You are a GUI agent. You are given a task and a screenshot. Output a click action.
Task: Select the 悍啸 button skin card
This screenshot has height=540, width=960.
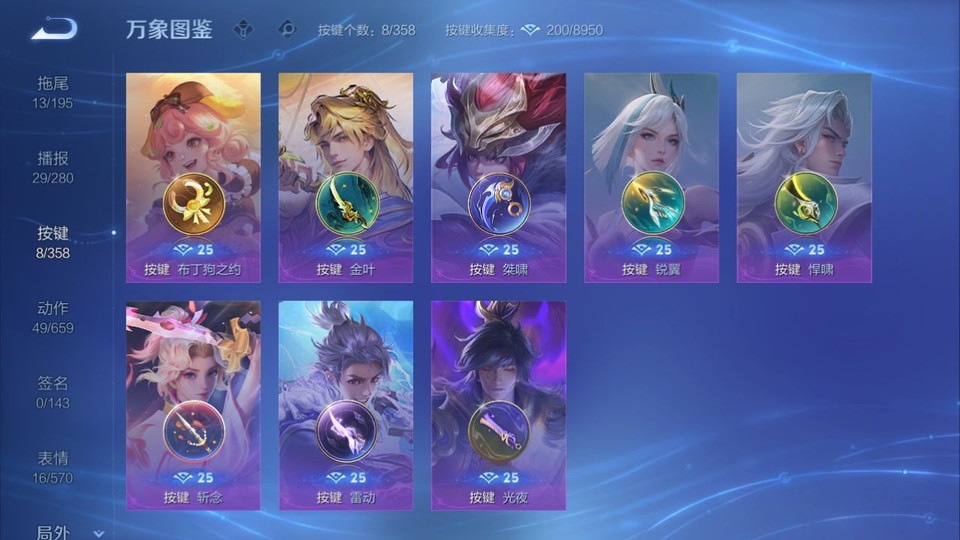click(804, 177)
